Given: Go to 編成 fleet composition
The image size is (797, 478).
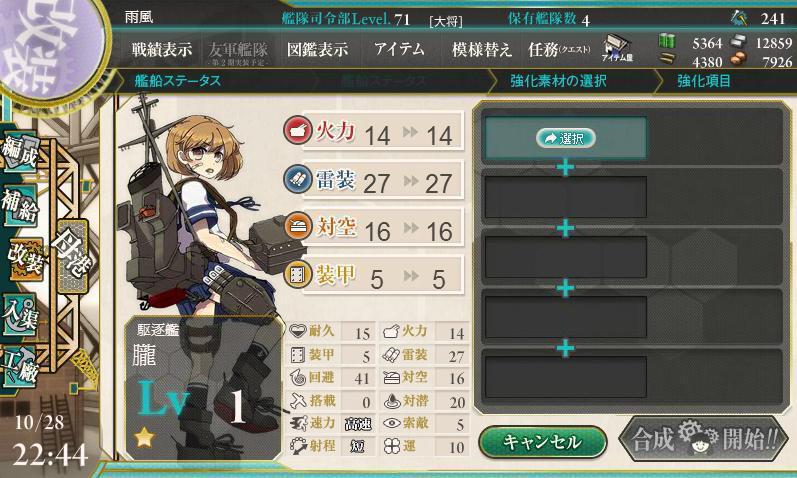Looking at the screenshot, I should pyautogui.click(x=22, y=152).
